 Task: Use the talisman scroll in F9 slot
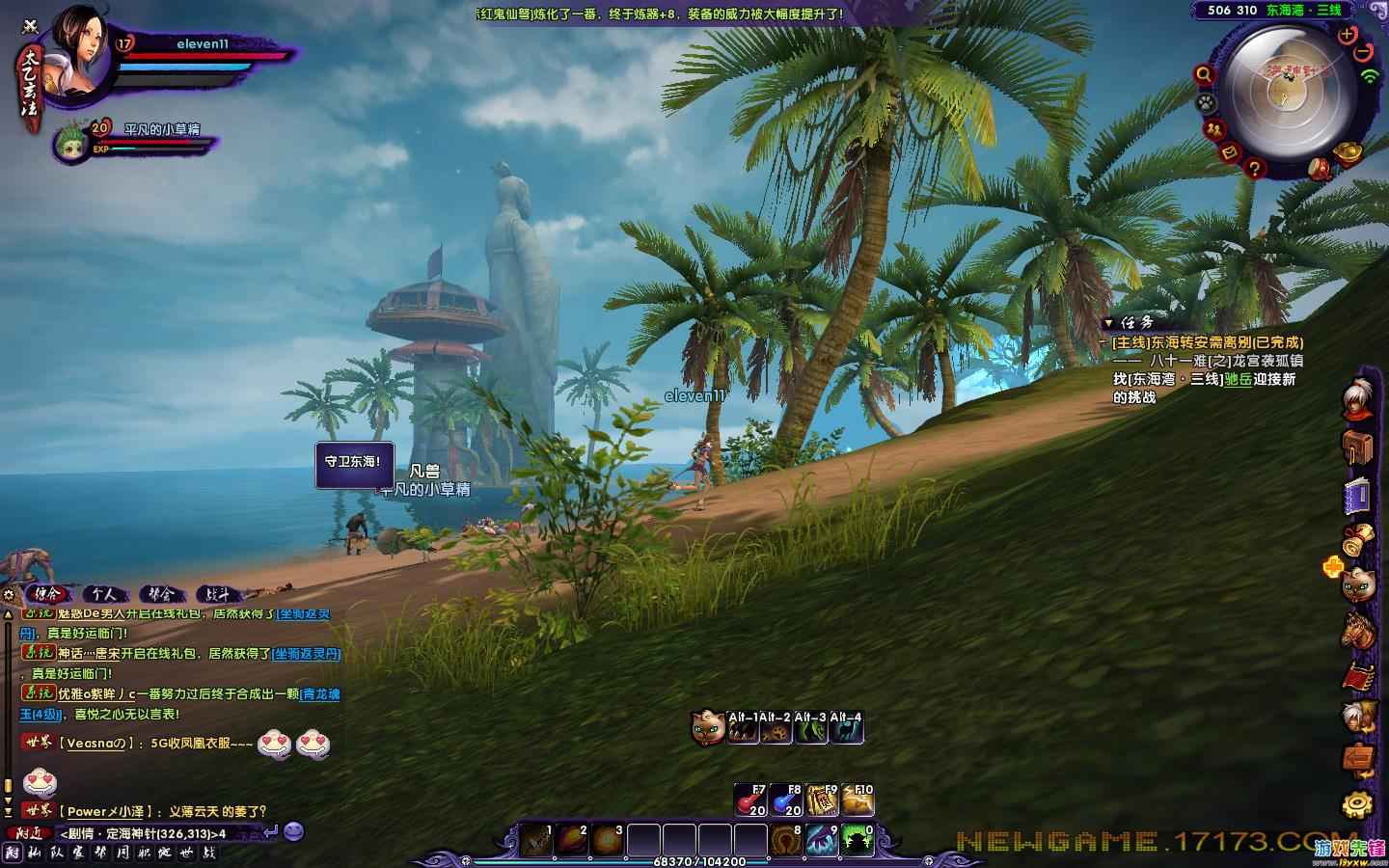tap(822, 800)
